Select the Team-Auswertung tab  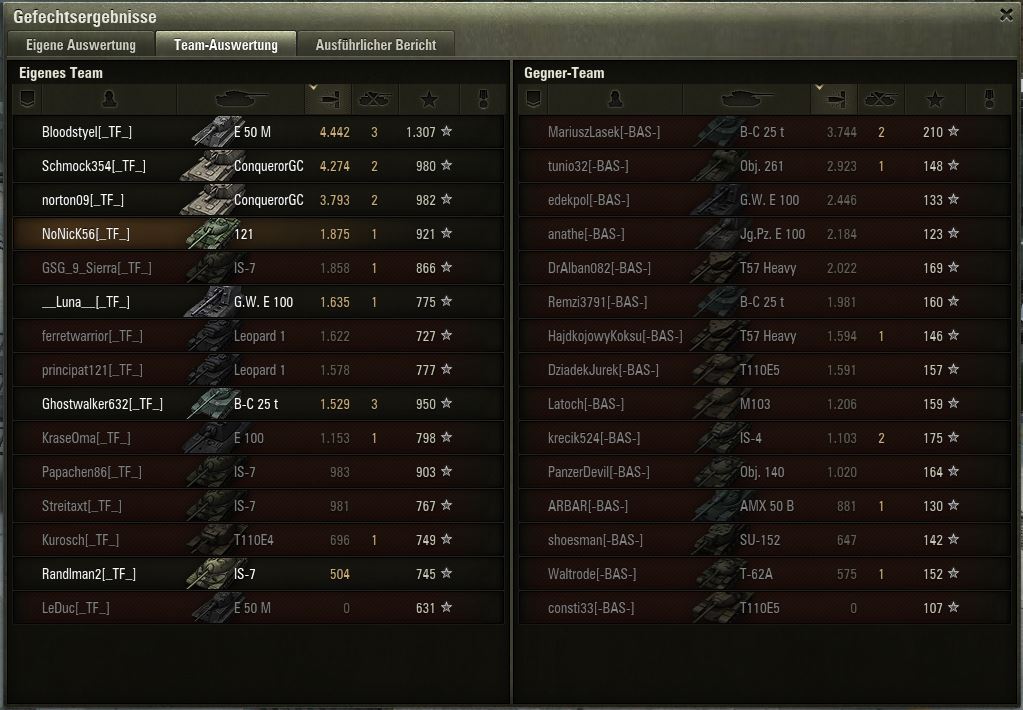pyautogui.click(x=225, y=45)
